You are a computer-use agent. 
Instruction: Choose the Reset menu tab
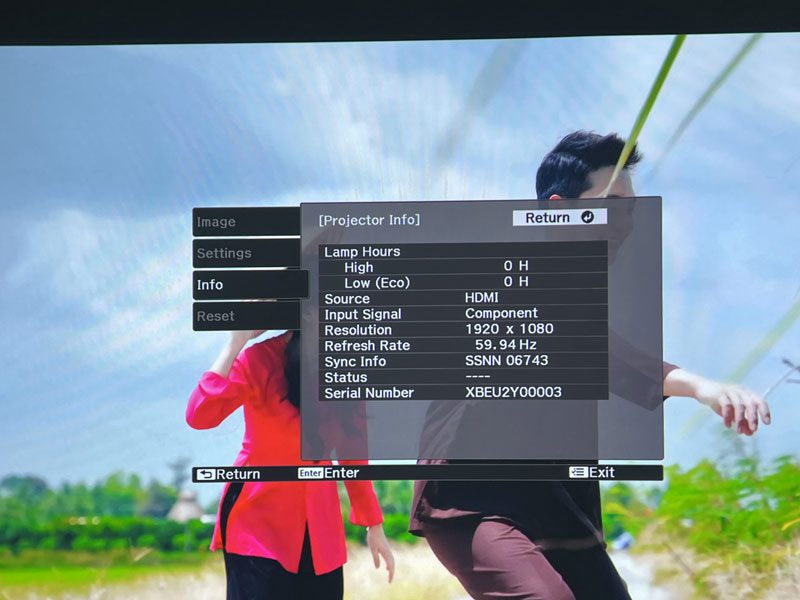tap(245, 316)
